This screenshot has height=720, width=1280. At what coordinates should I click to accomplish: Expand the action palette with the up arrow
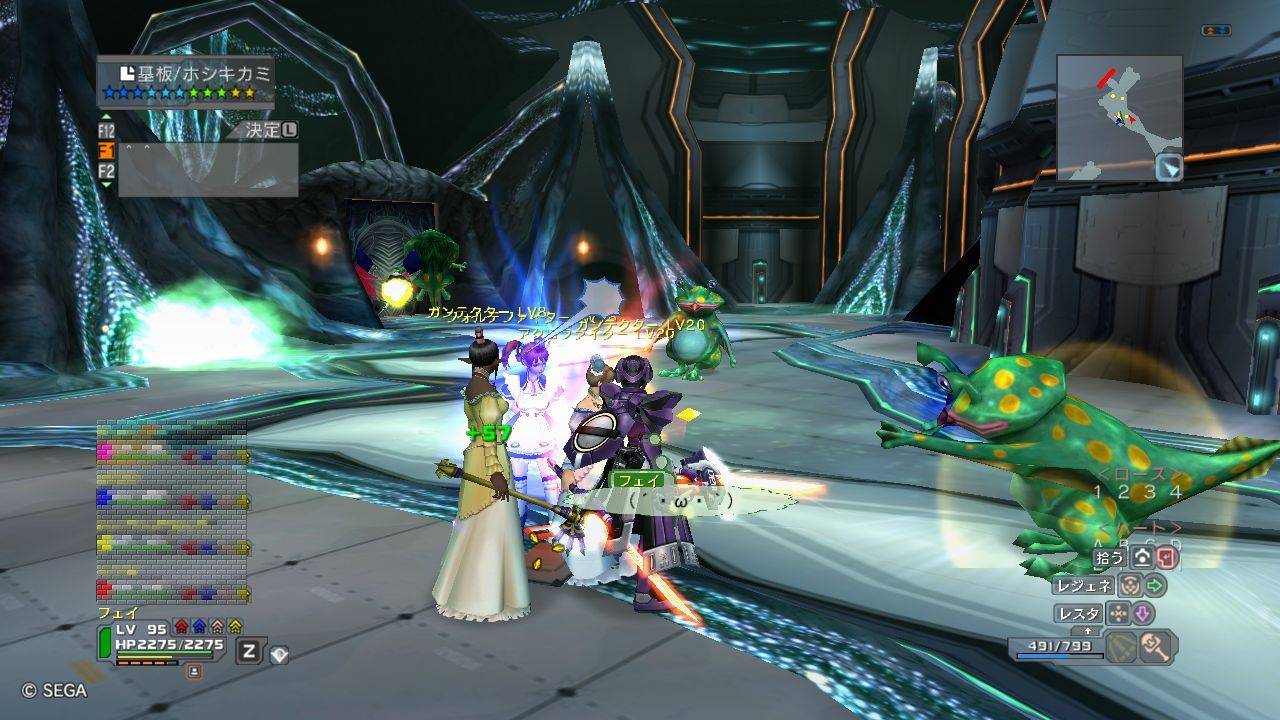pos(1089,632)
